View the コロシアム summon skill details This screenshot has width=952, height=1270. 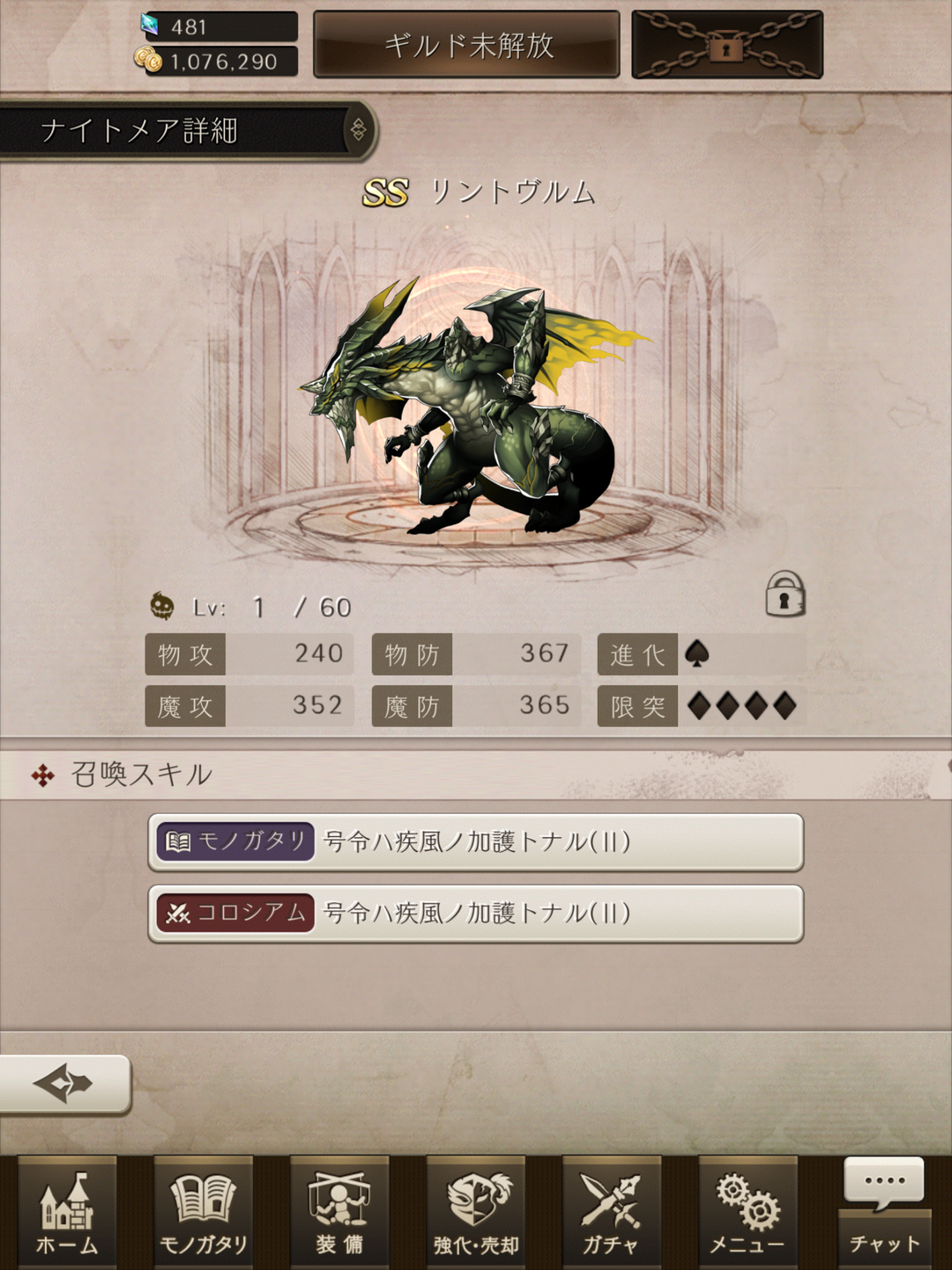476,914
